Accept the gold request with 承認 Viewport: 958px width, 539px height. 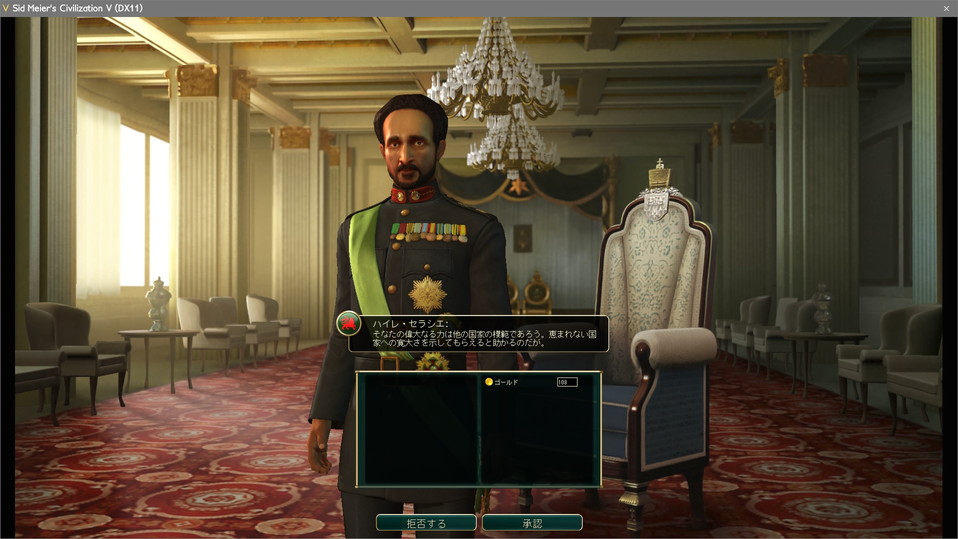tap(532, 523)
